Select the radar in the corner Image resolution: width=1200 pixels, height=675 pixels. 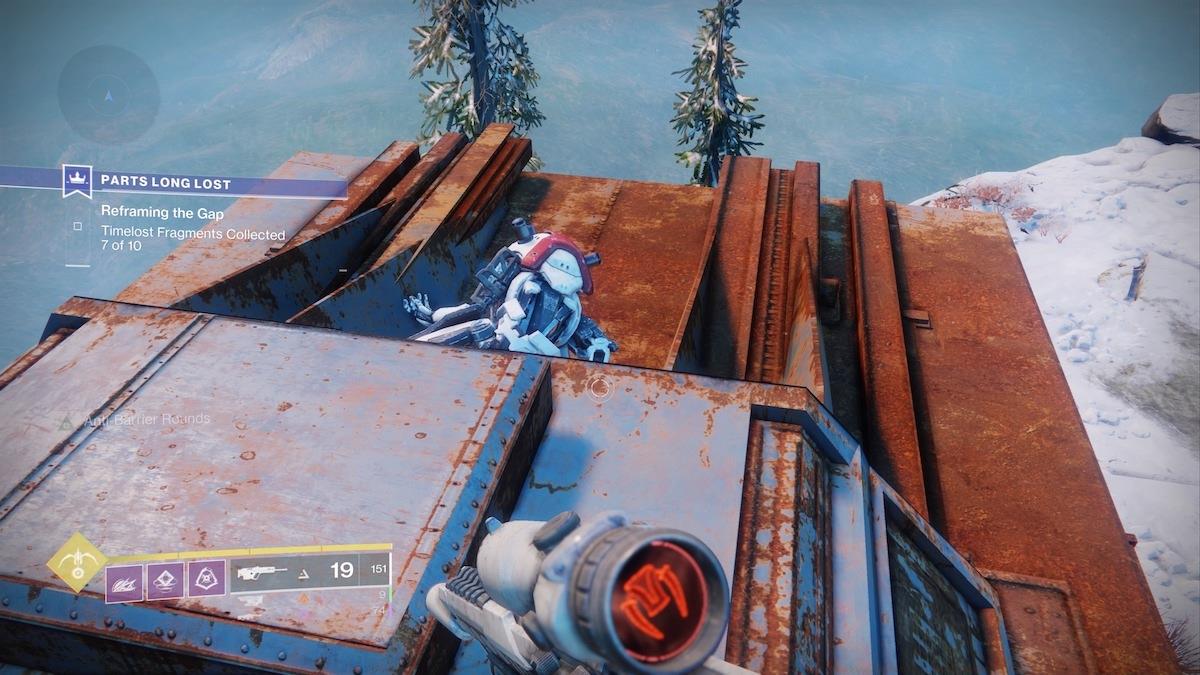coord(108,95)
